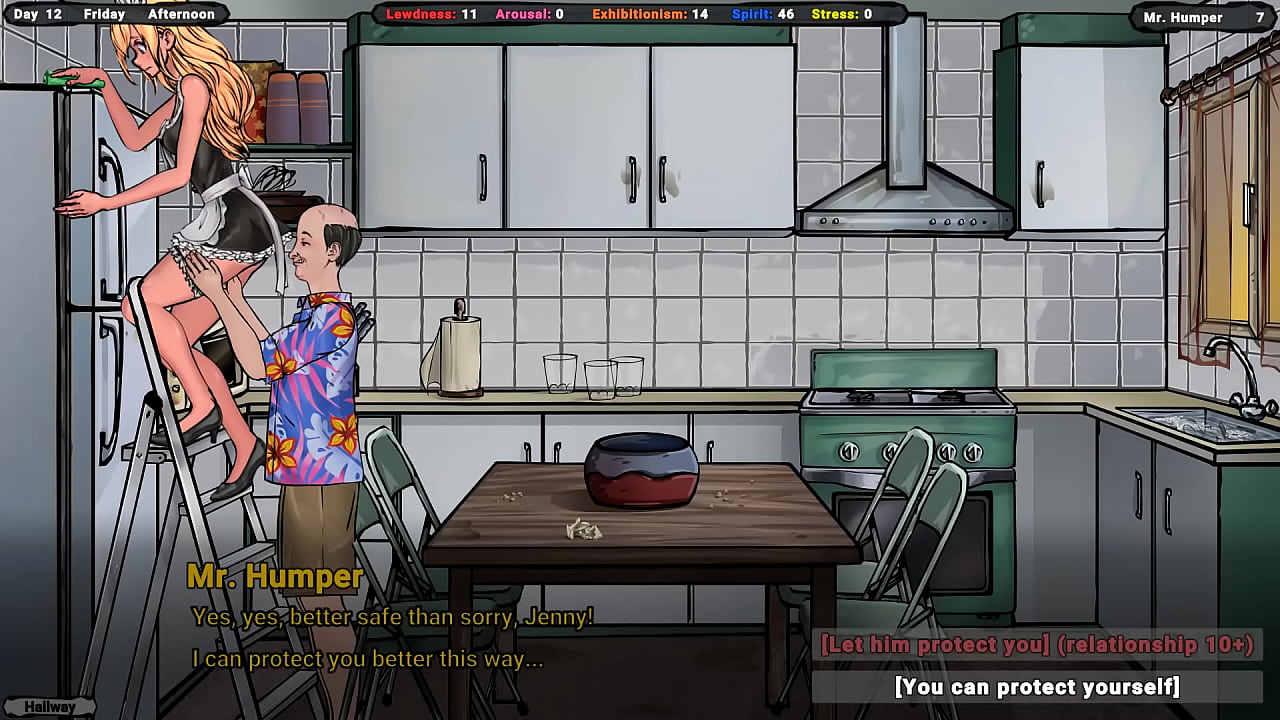Select the 'Let him protect you' option
This screenshot has height=720, width=1280.
(1037, 645)
